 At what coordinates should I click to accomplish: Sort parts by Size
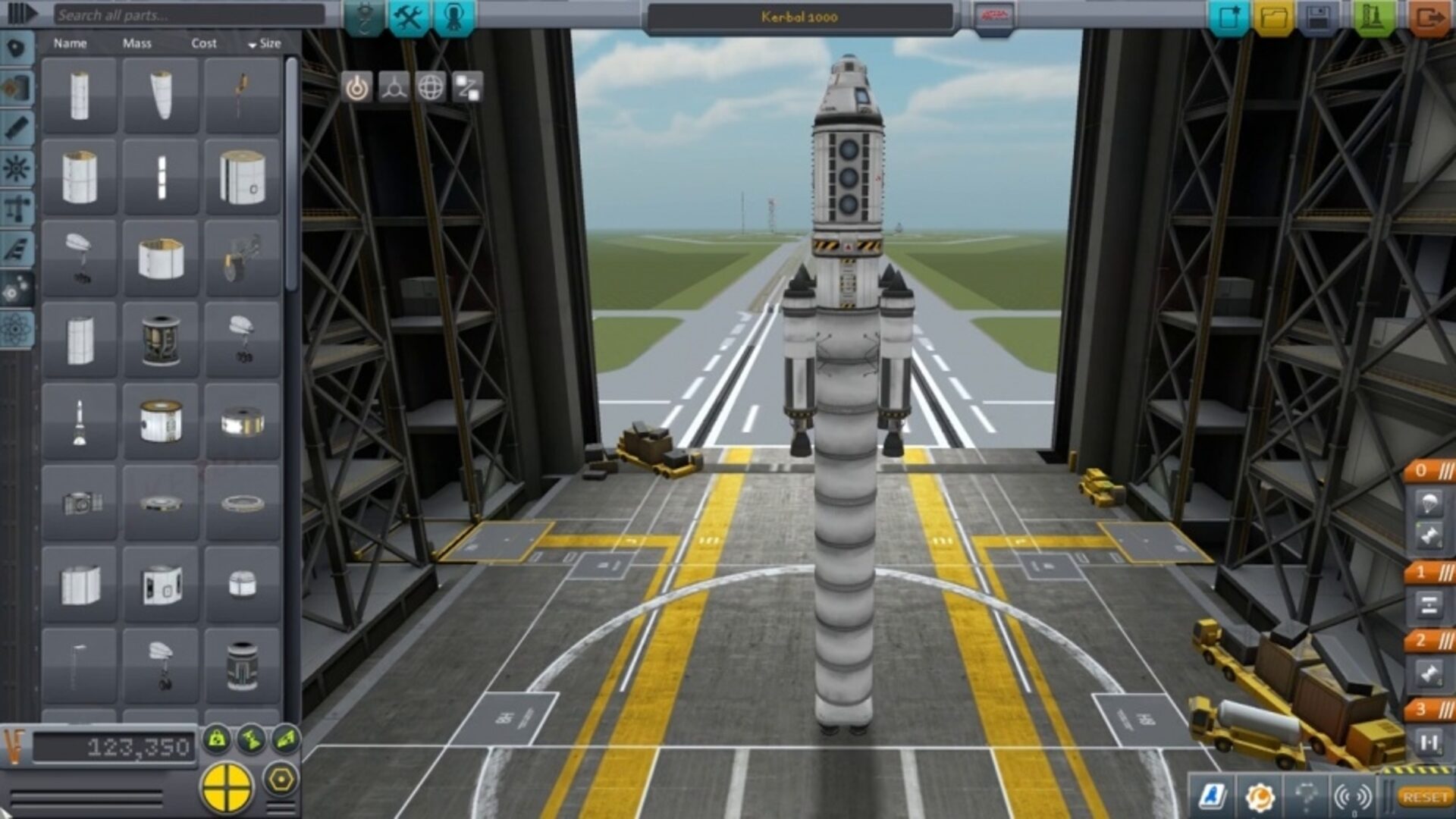(x=264, y=44)
